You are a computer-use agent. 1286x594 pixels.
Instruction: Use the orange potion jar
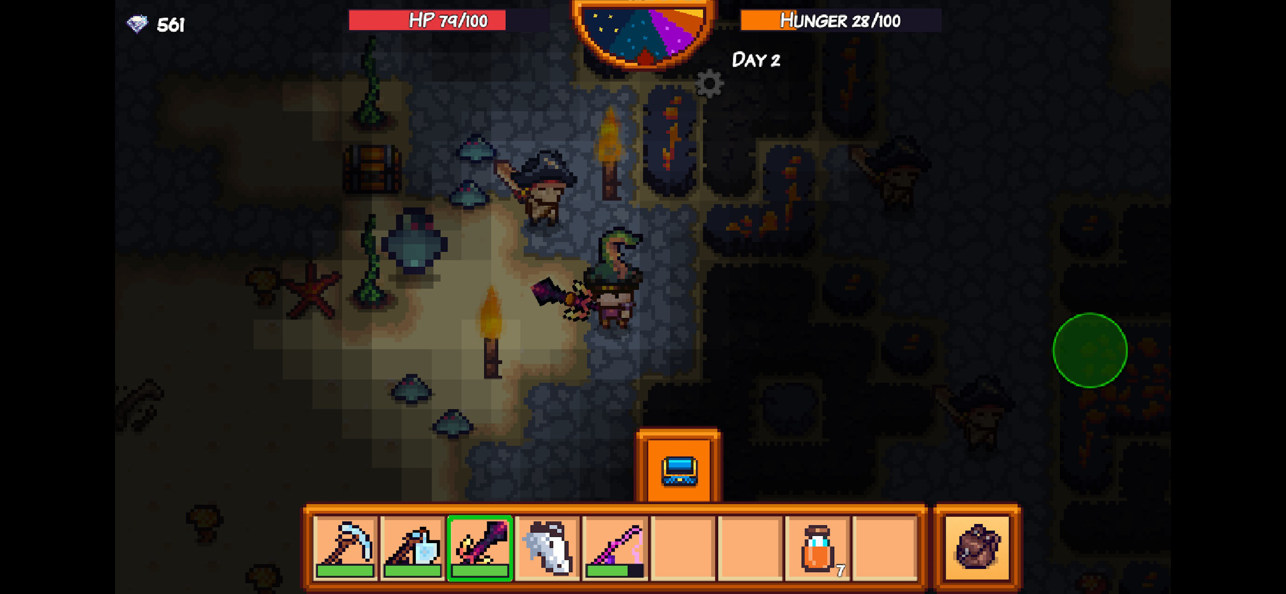[x=818, y=547]
